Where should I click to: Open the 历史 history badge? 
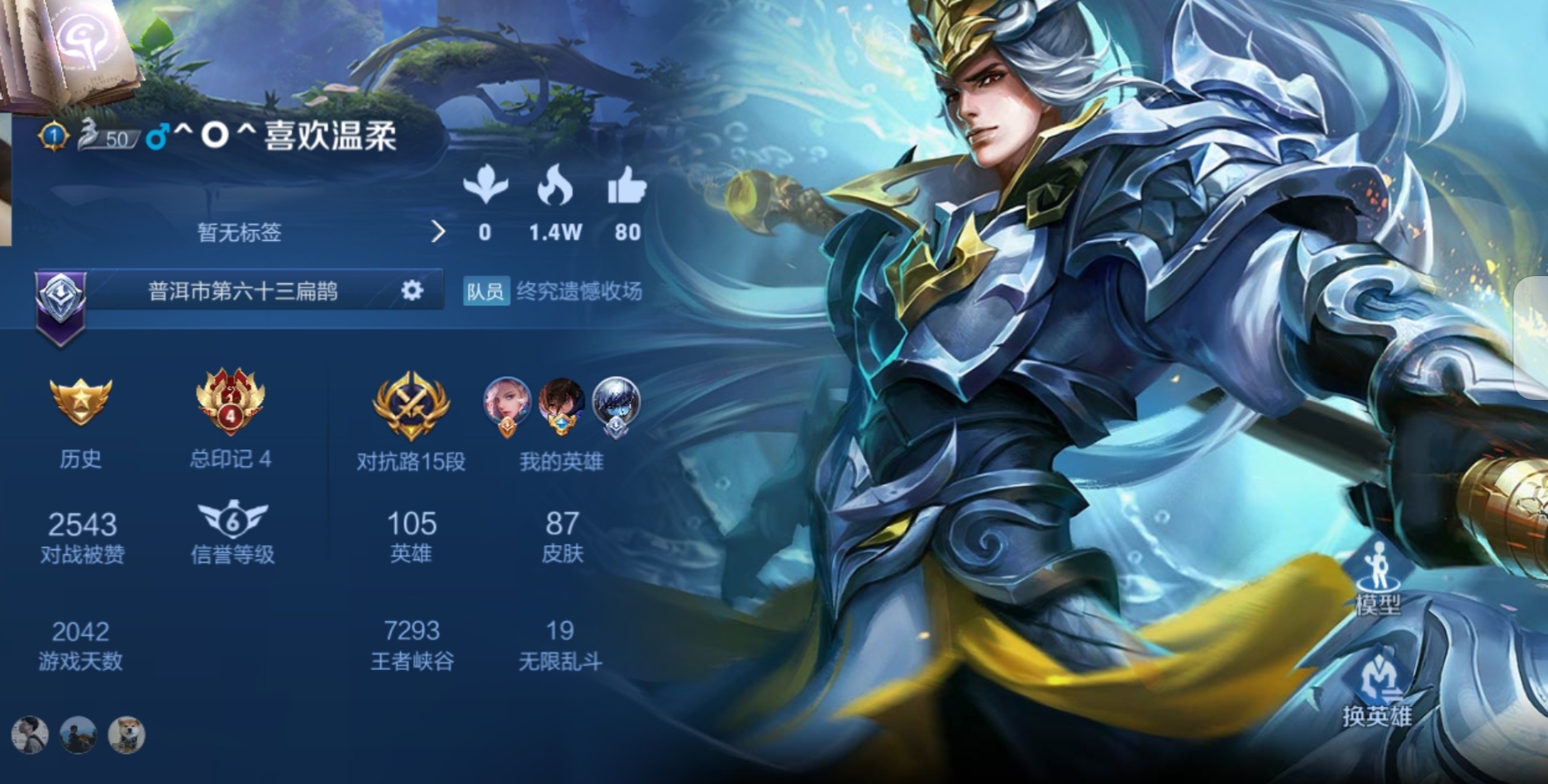(80, 402)
